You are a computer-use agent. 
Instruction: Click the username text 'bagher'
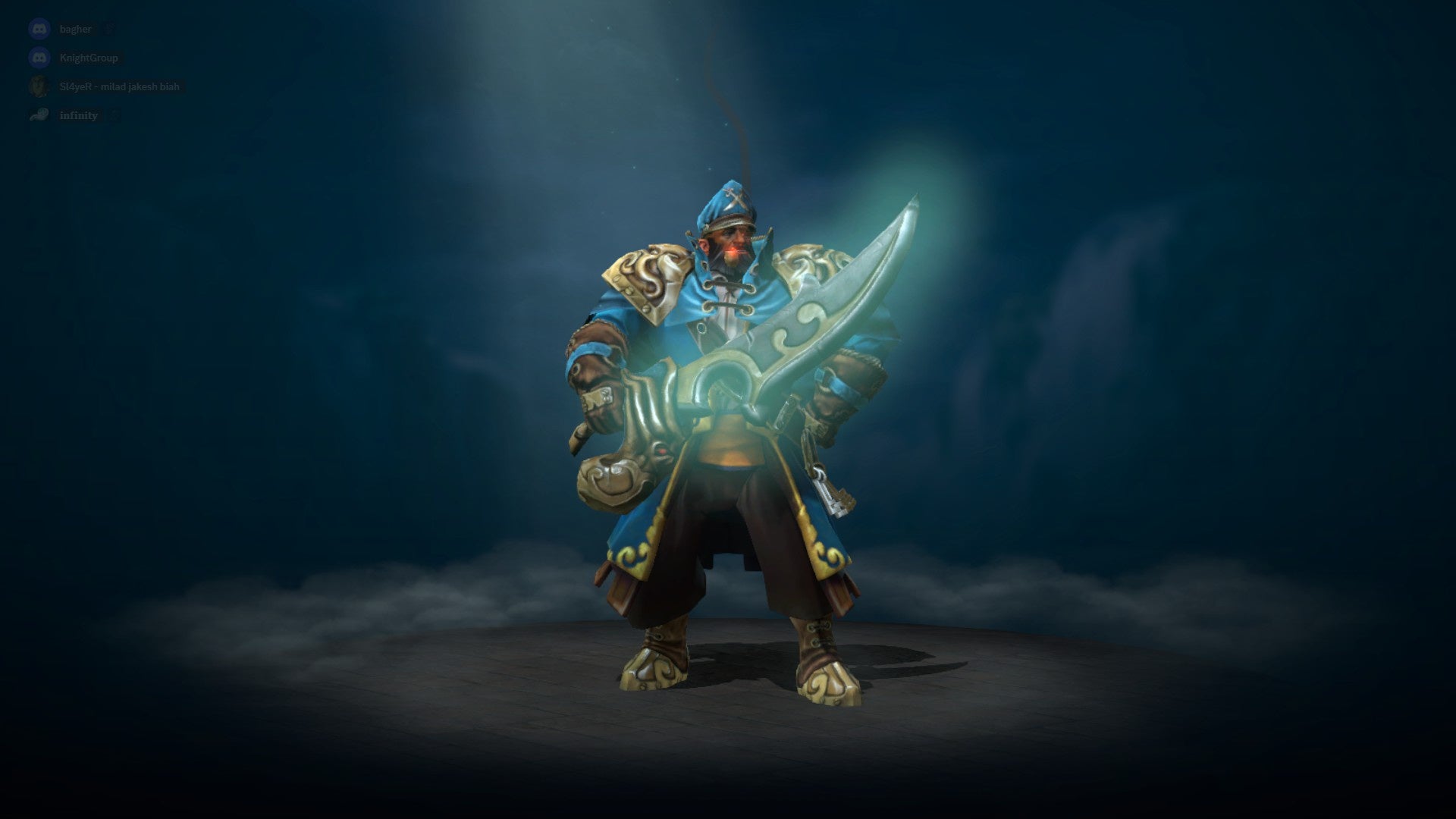(x=76, y=29)
